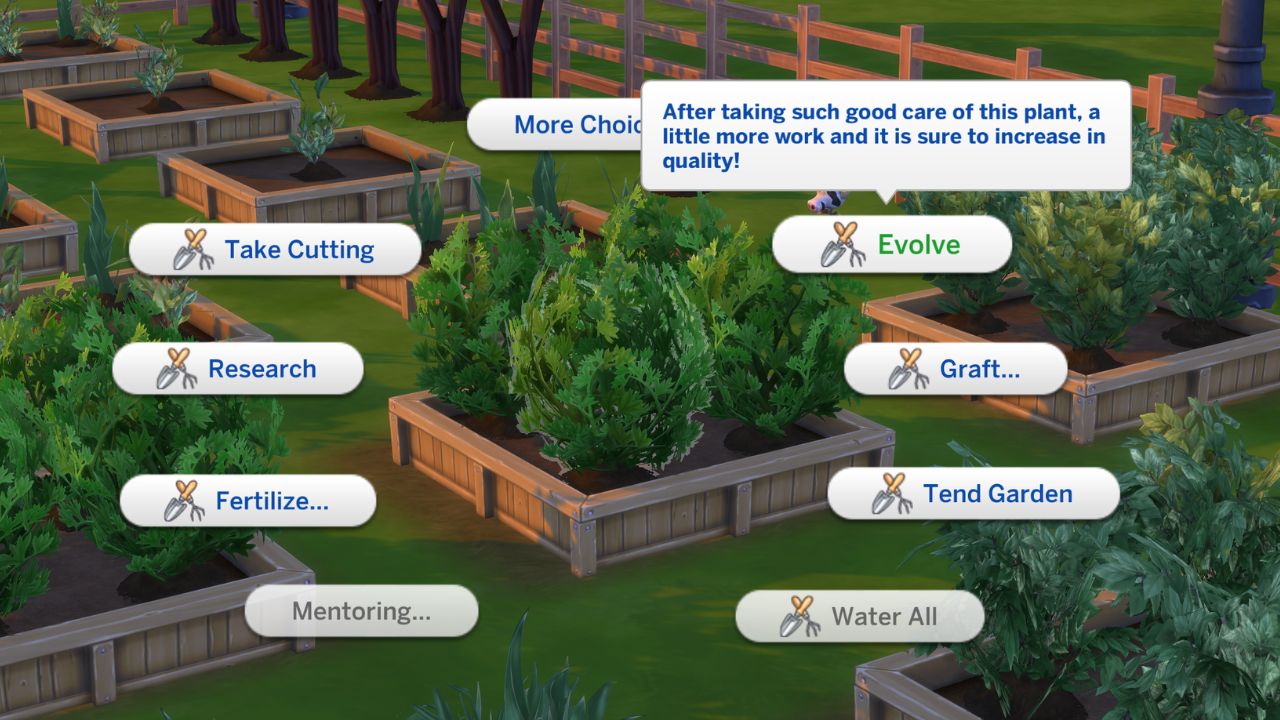Click the grayed-out Mentoring option
The height and width of the screenshot is (720, 1280).
click(x=359, y=611)
